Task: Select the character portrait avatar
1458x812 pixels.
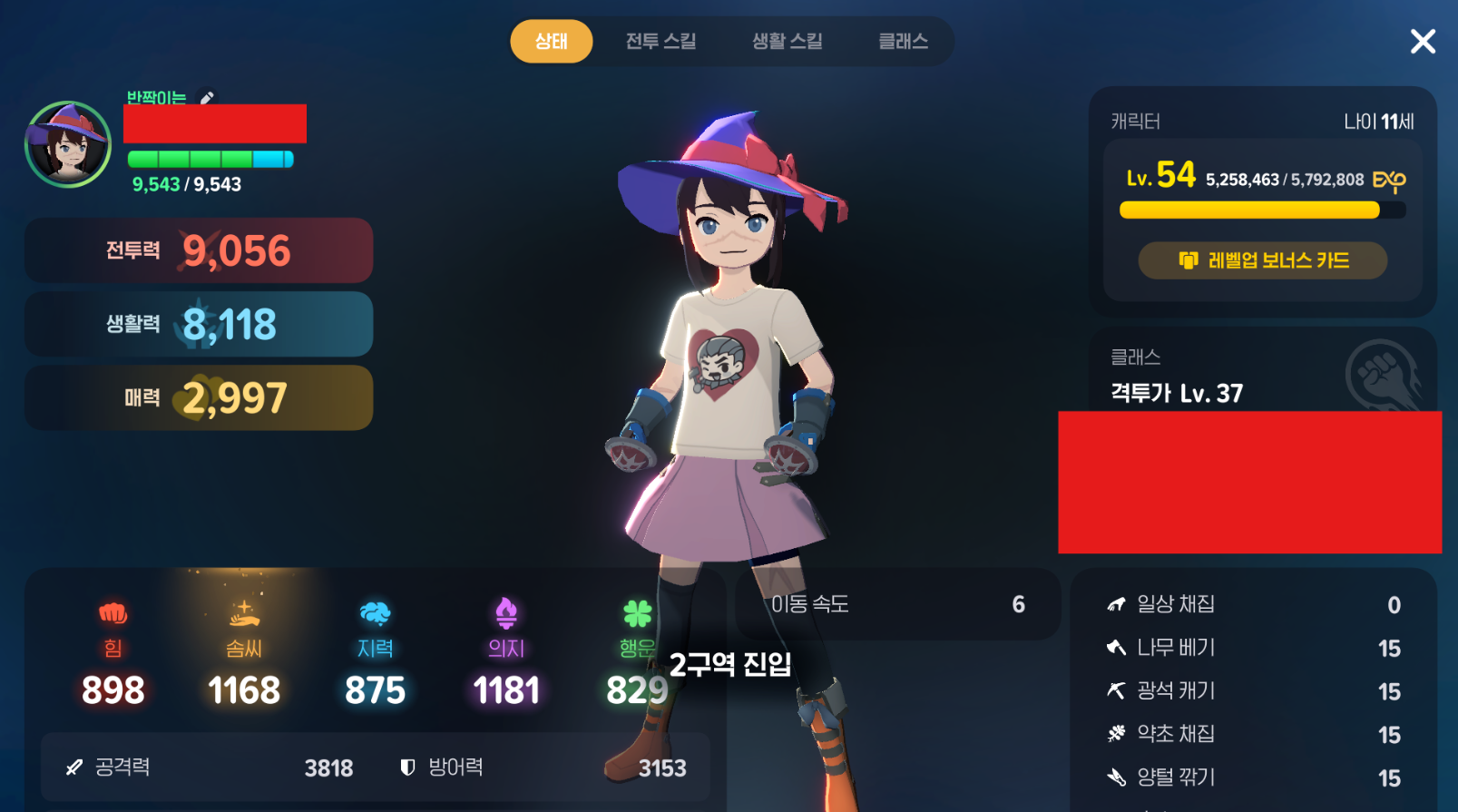Action: pos(67,145)
